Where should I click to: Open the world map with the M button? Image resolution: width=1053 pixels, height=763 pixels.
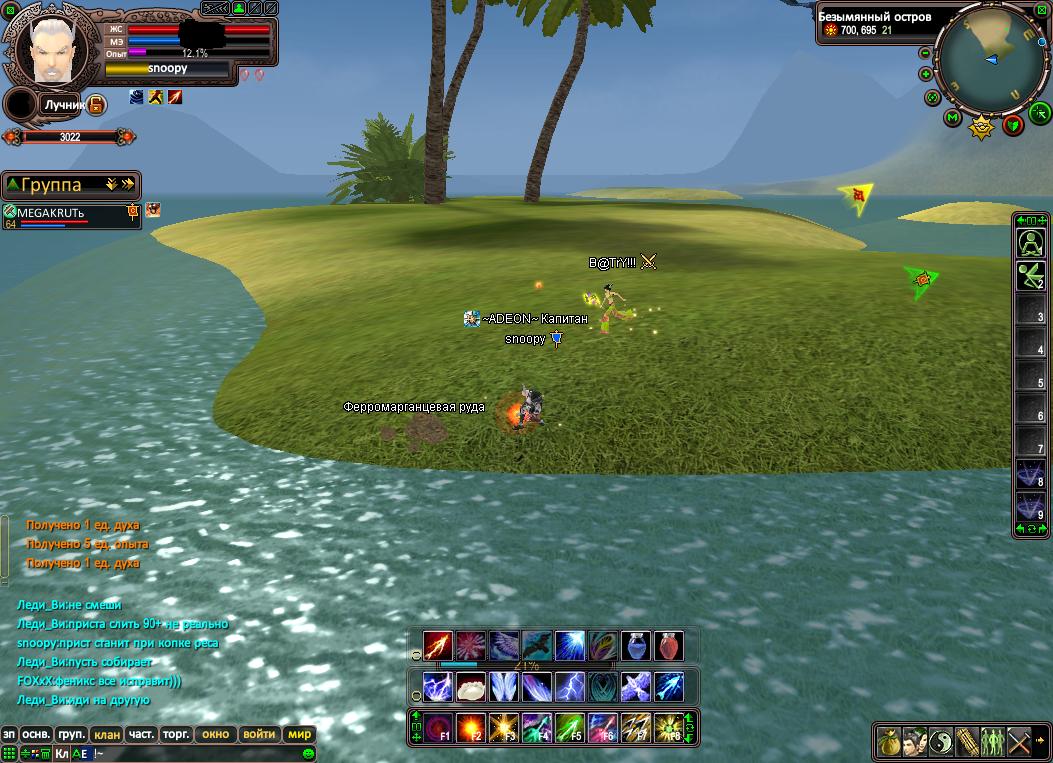pos(952,118)
